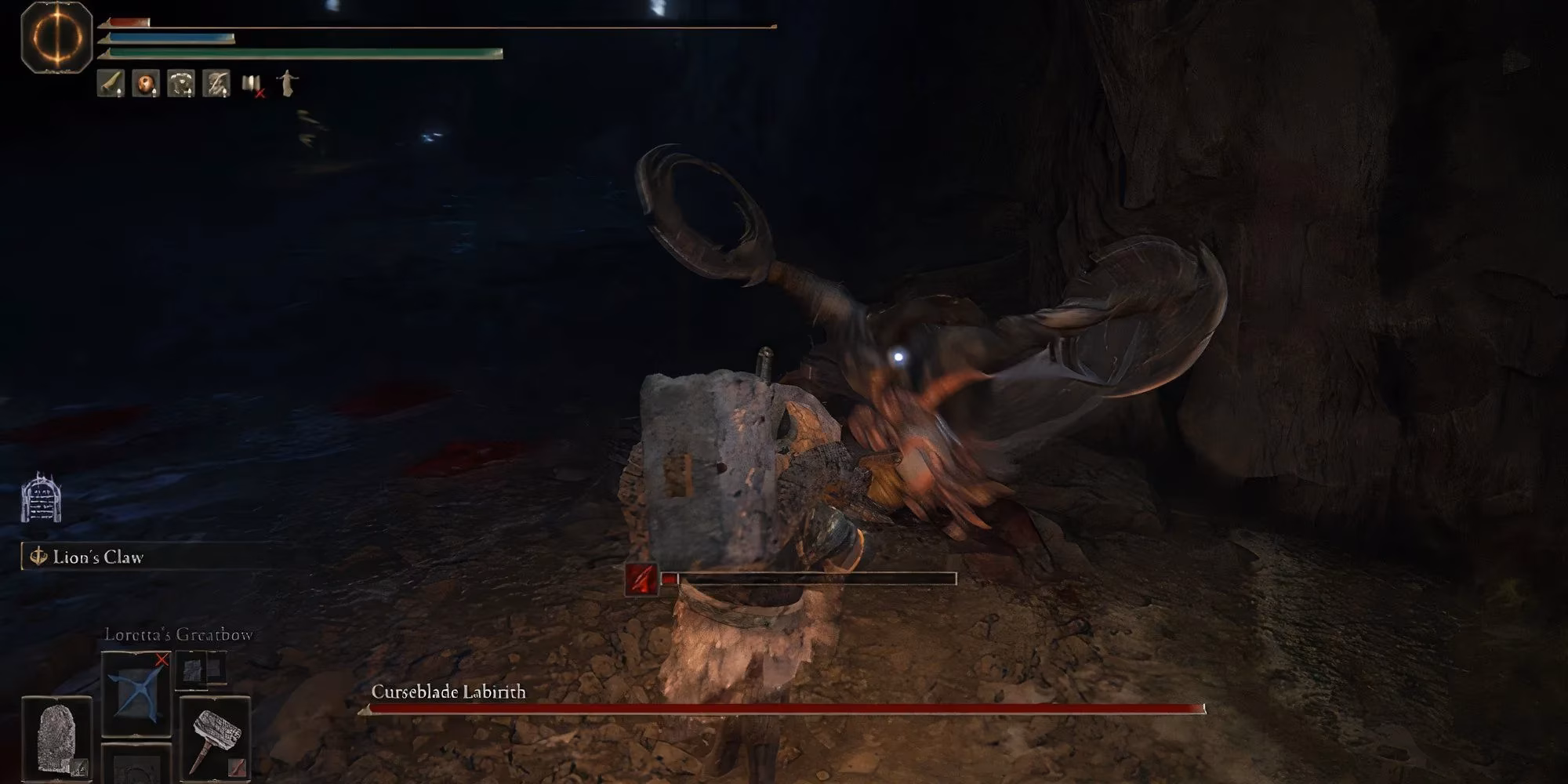The width and height of the screenshot is (1568, 784).
Task: Click the stone greatshield left-hand slot
Action: (x=56, y=739)
